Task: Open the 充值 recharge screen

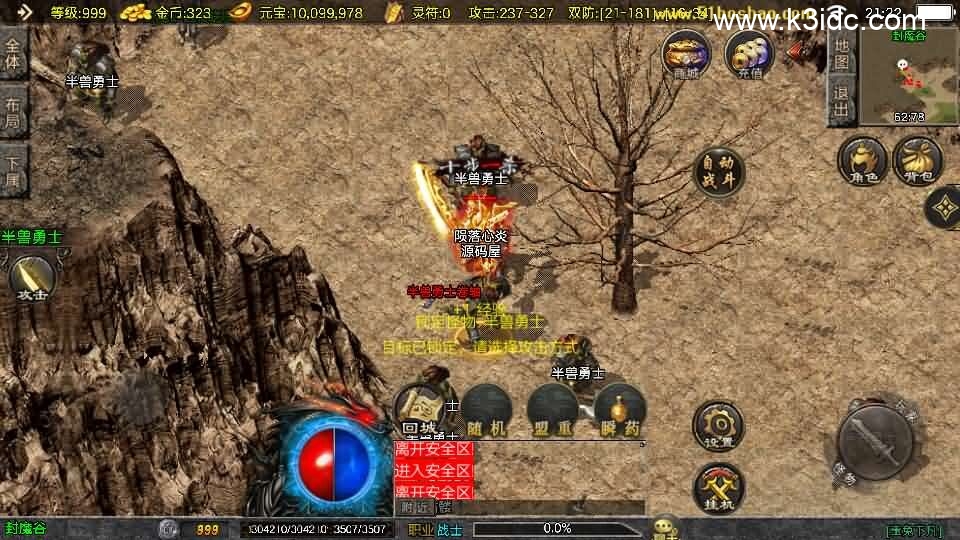Action: 749,53
